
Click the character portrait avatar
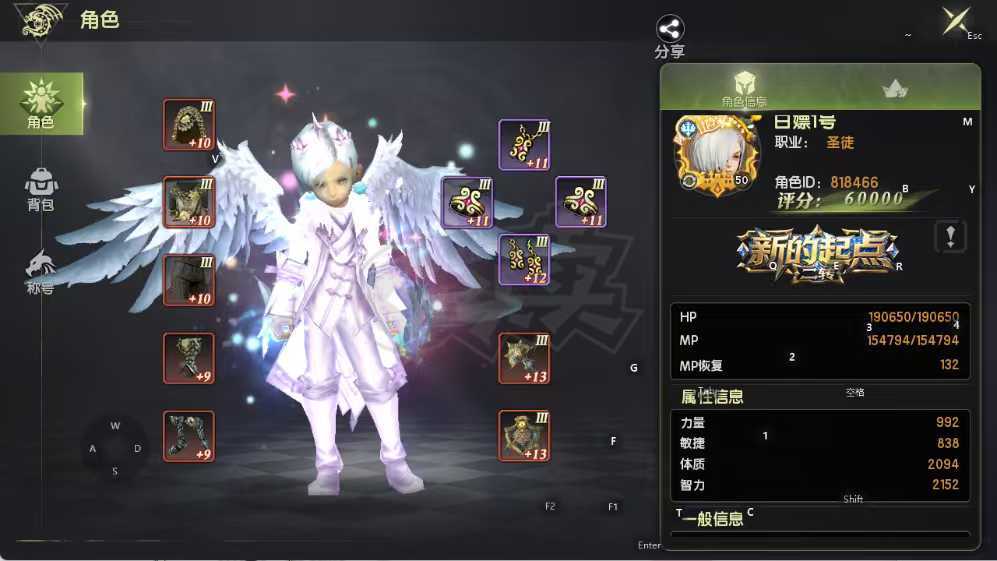pyautogui.click(x=711, y=156)
